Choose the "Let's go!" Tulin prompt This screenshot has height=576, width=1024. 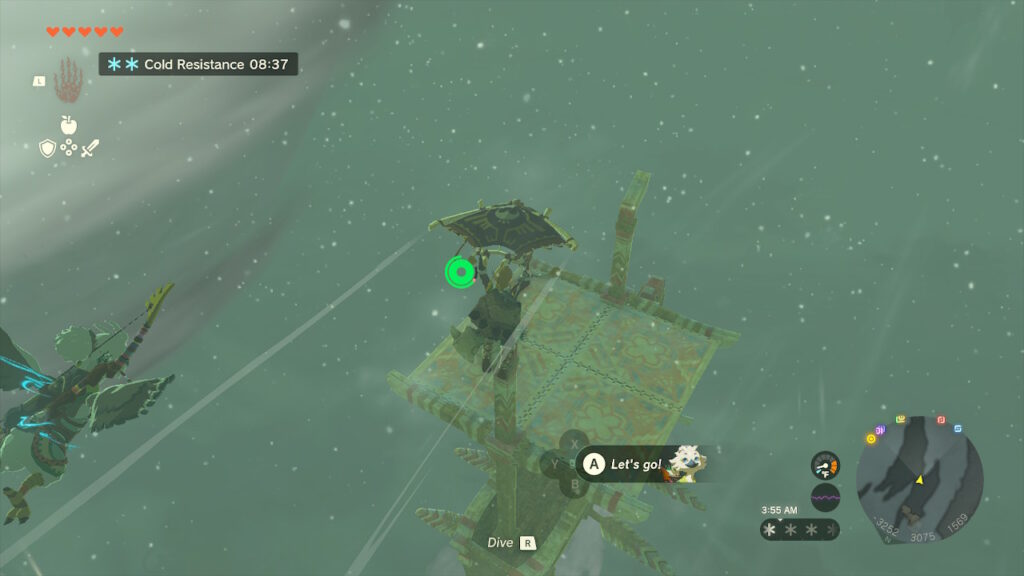point(636,464)
